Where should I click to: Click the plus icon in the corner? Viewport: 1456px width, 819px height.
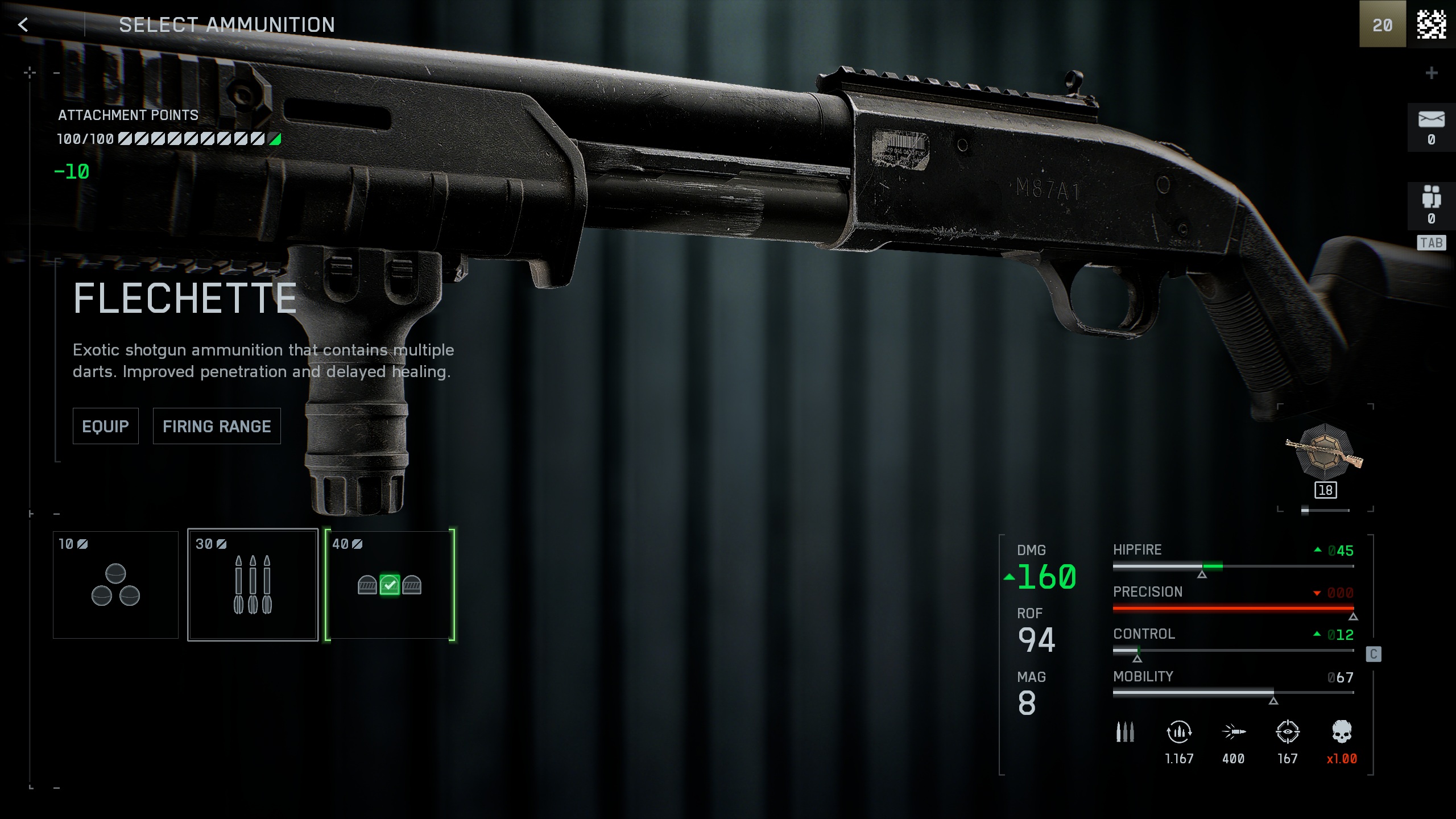pyautogui.click(x=1432, y=73)
